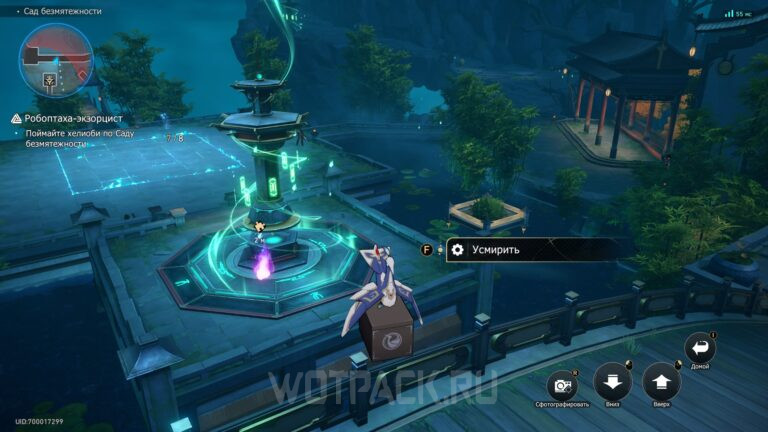The width and height of the screenshot is (768, 432).
Task: Open the circular minimap
Action: (56, 58)
